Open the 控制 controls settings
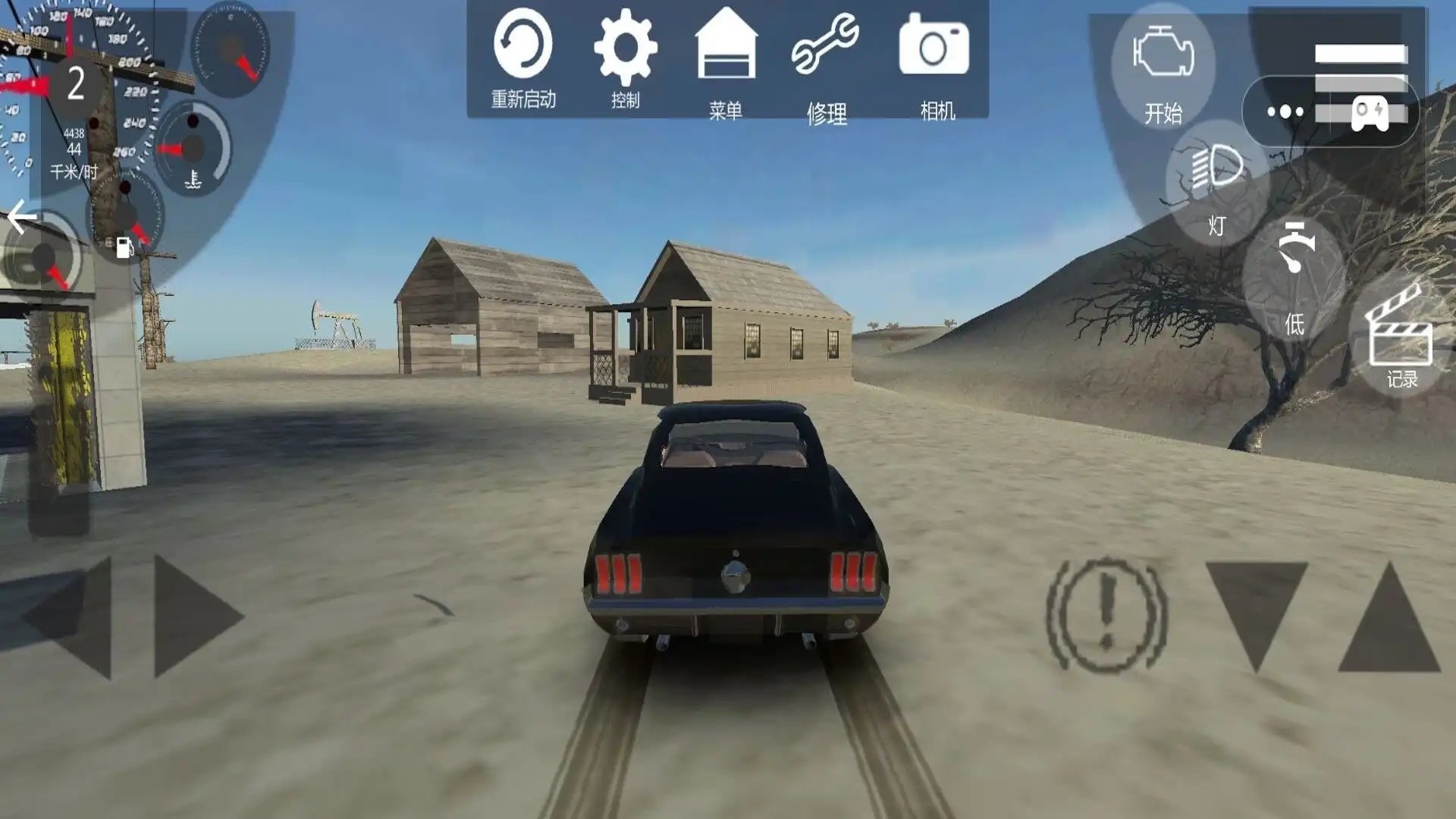Screen dimensions: 1456x819 click(x=625, y=58)
